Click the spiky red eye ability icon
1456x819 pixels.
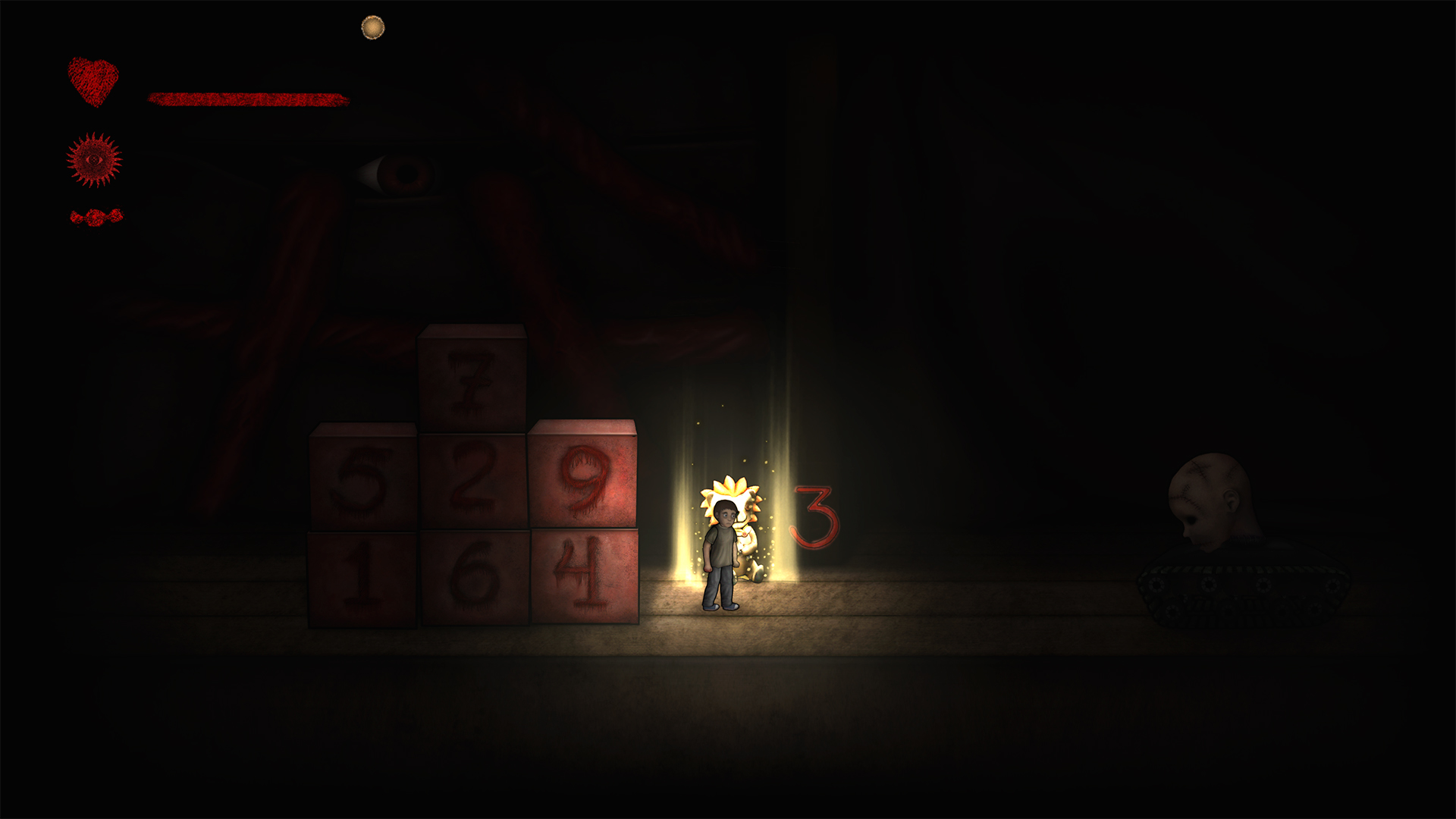[x=94, y=160]
